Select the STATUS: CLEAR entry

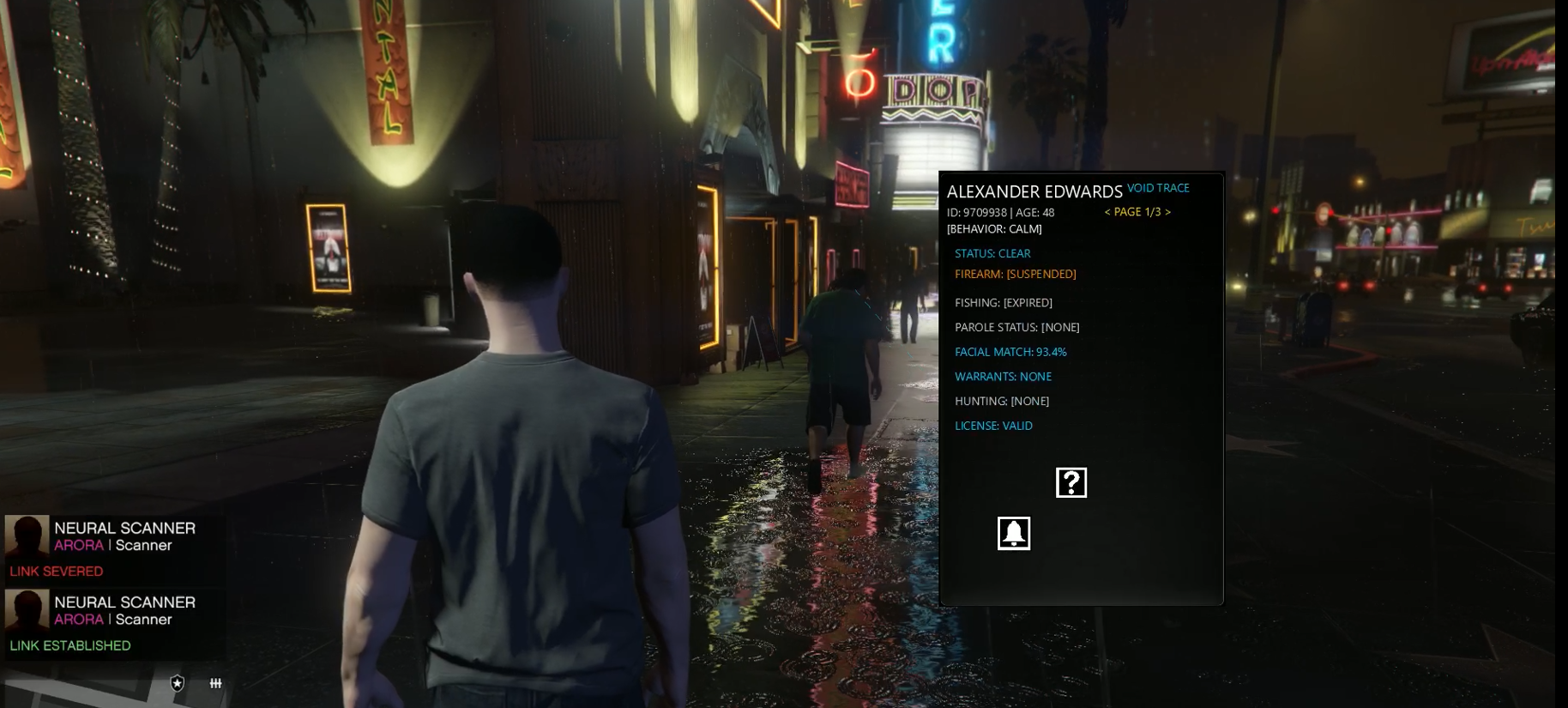pyautogui.click(x=992, y=253)
